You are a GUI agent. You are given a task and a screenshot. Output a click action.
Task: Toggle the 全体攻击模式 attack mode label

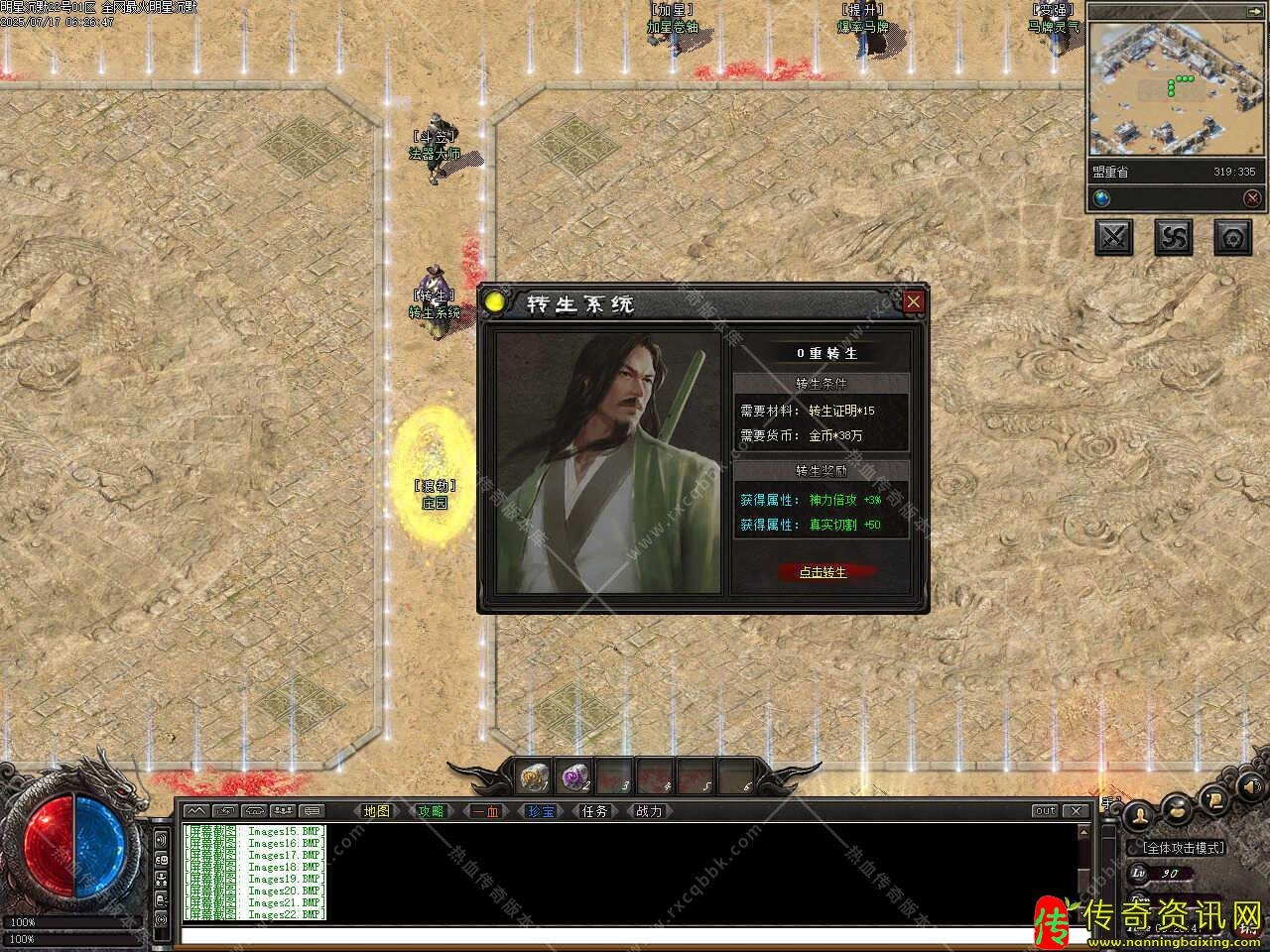point(1185,848)
